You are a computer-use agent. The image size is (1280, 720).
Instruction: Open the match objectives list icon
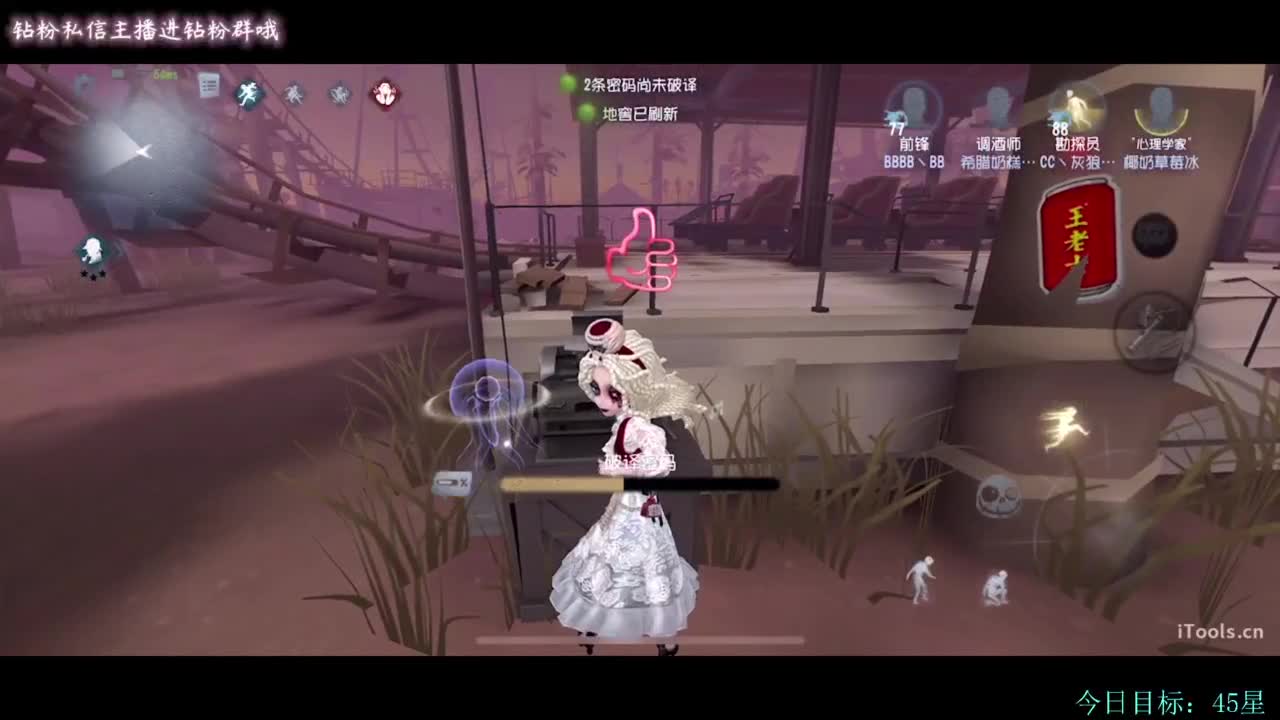(208, 86)
